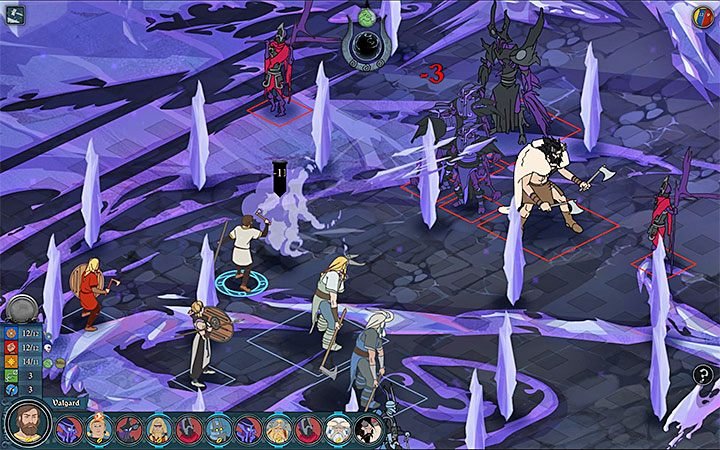
Task: Click the round grey medallion above the stats
Action: [x=21, y=308]
